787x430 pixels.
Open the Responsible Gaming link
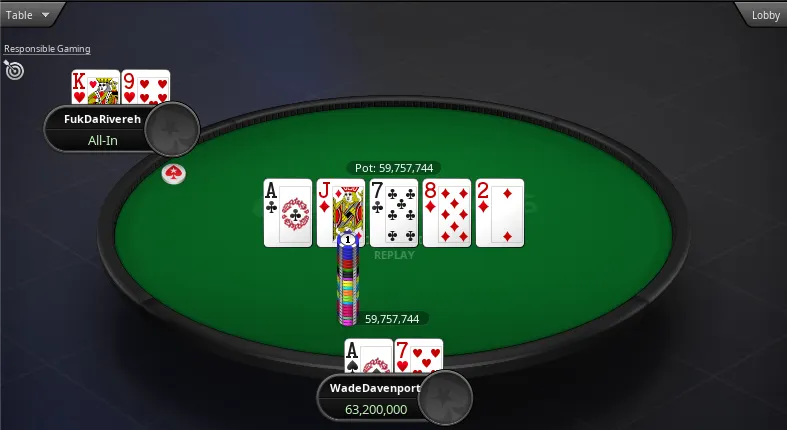point(47,48)
